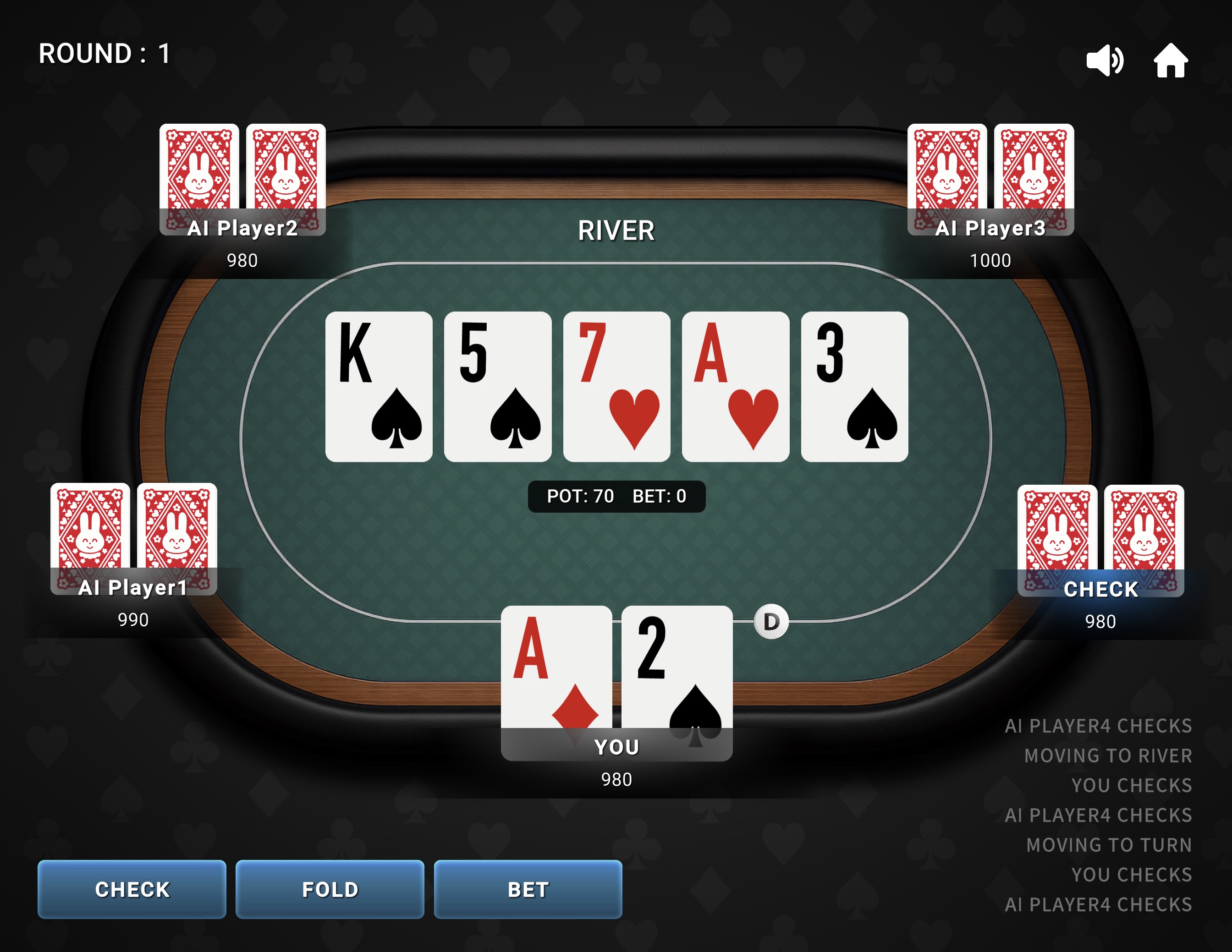
Task: Select the POT: 70 display
Action: point(581,496)
